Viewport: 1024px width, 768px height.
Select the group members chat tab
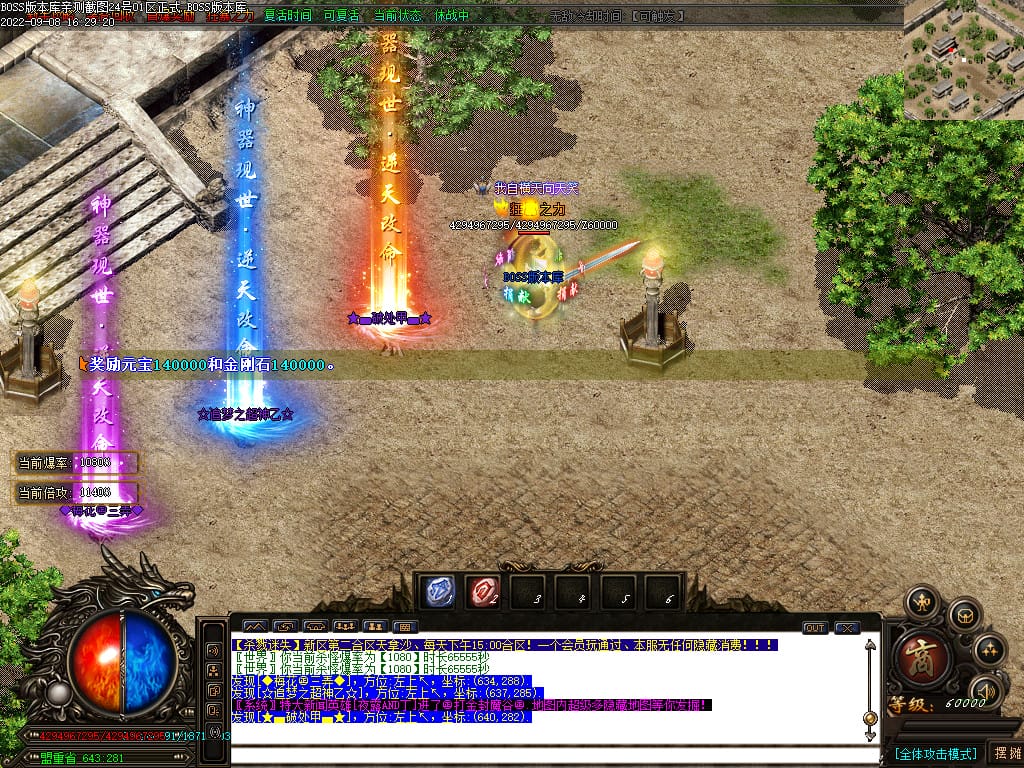point(345,627)
